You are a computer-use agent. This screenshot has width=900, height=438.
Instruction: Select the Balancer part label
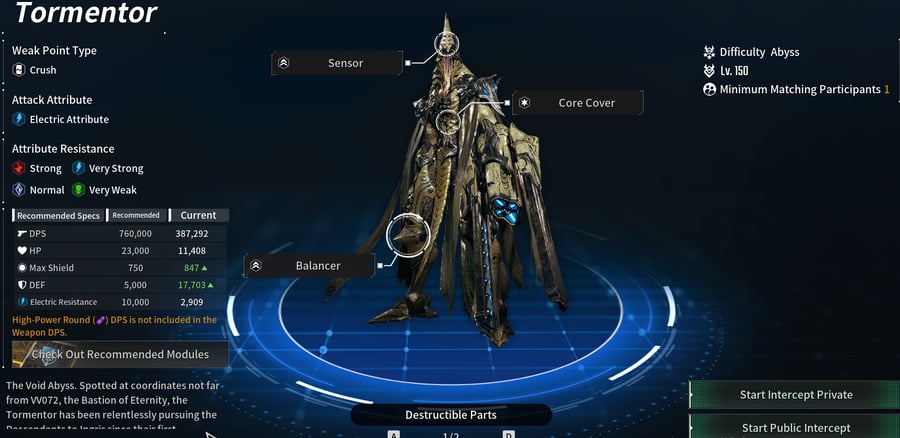pyautogui.click(x=310, y=266)
